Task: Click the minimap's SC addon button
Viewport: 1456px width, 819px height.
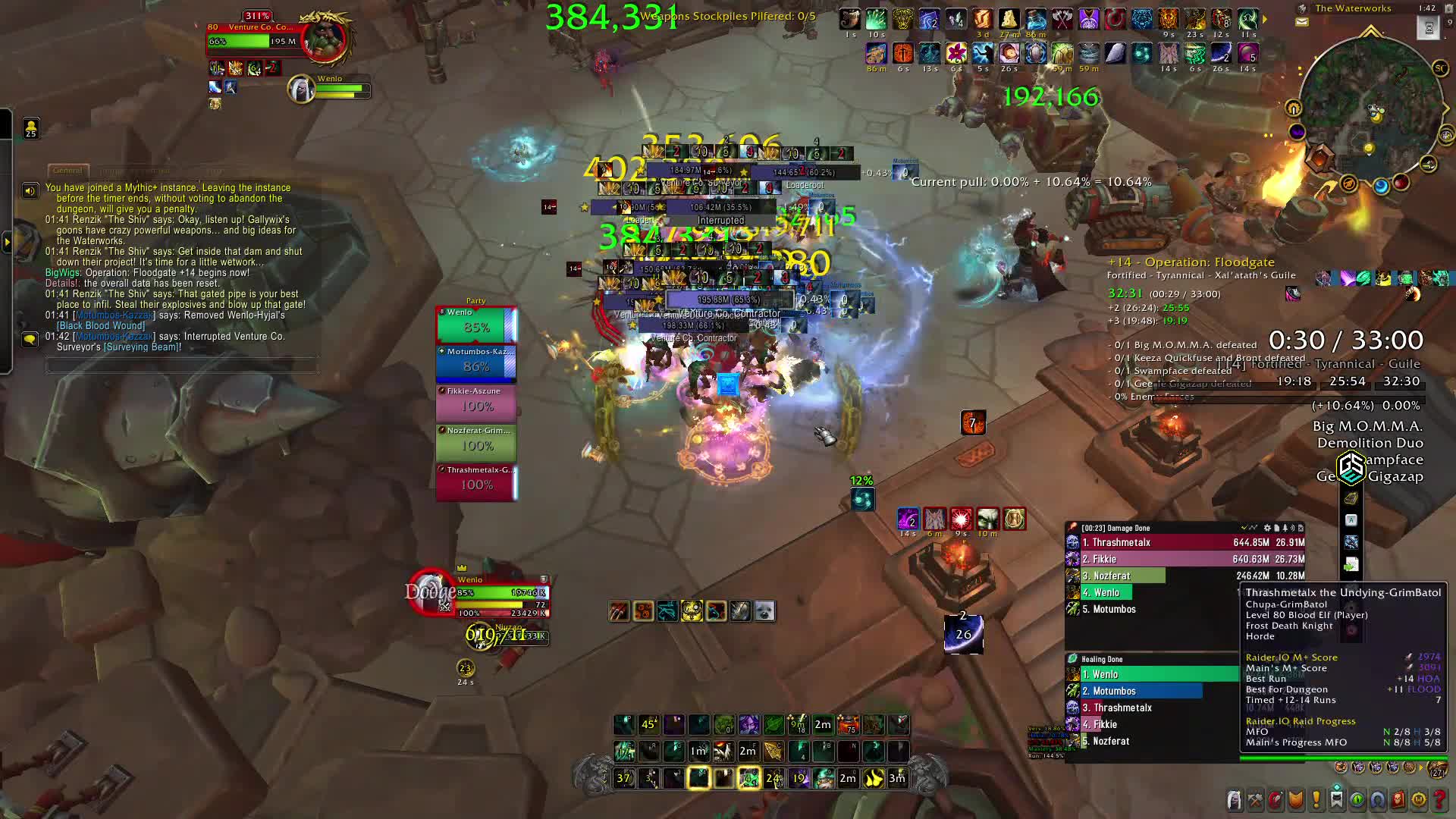Action: (1440, 68)
